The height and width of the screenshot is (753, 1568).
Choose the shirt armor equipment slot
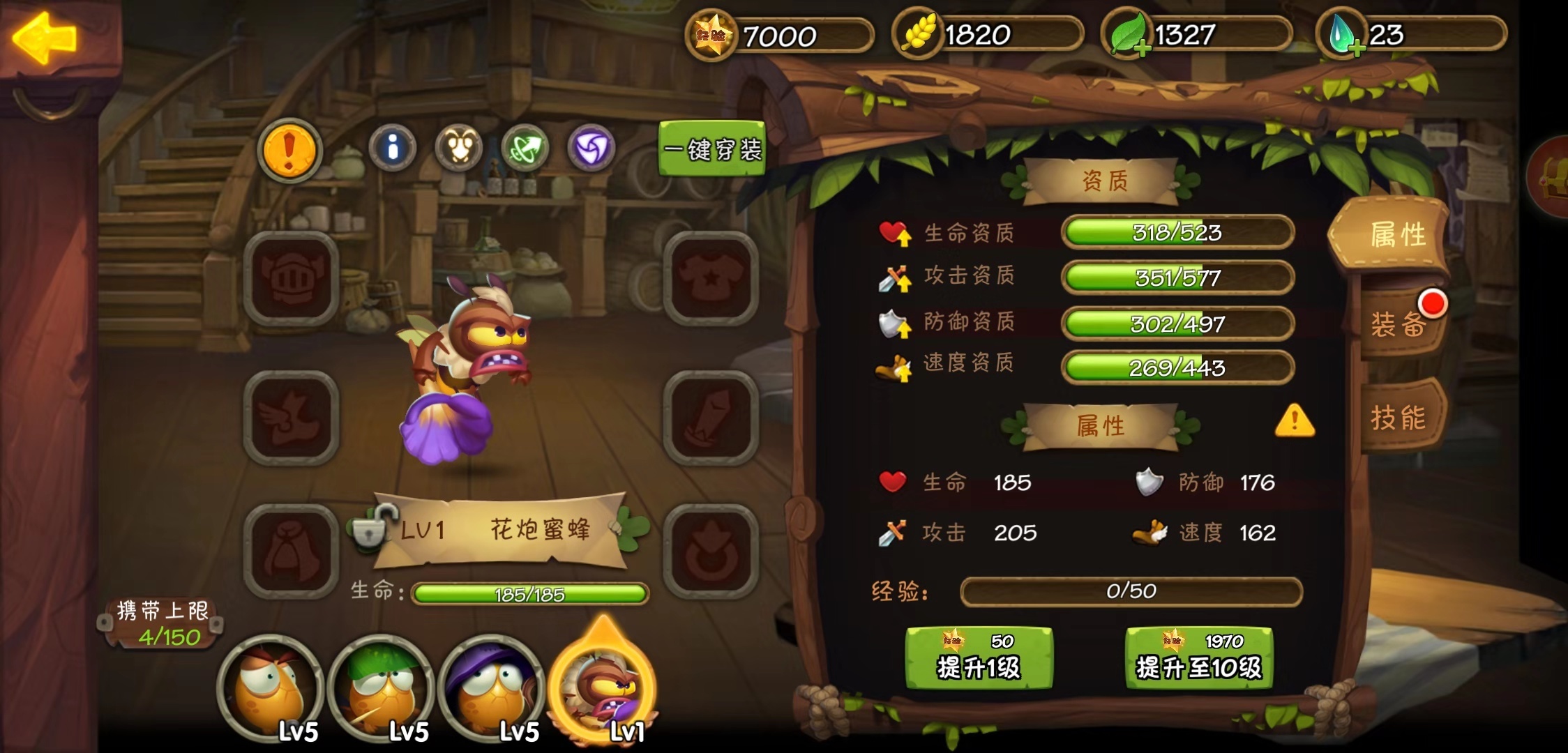click(x=711, y=278)
